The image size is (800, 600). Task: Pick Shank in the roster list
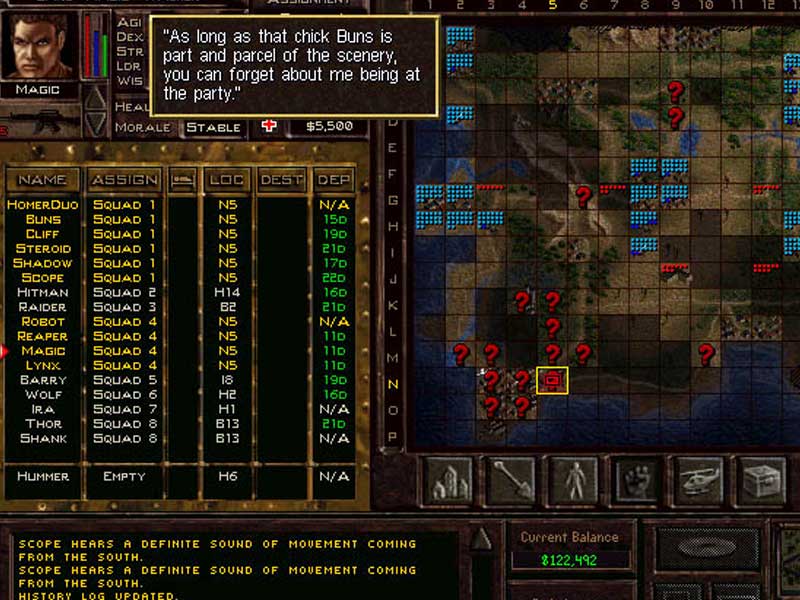[43, 438]
